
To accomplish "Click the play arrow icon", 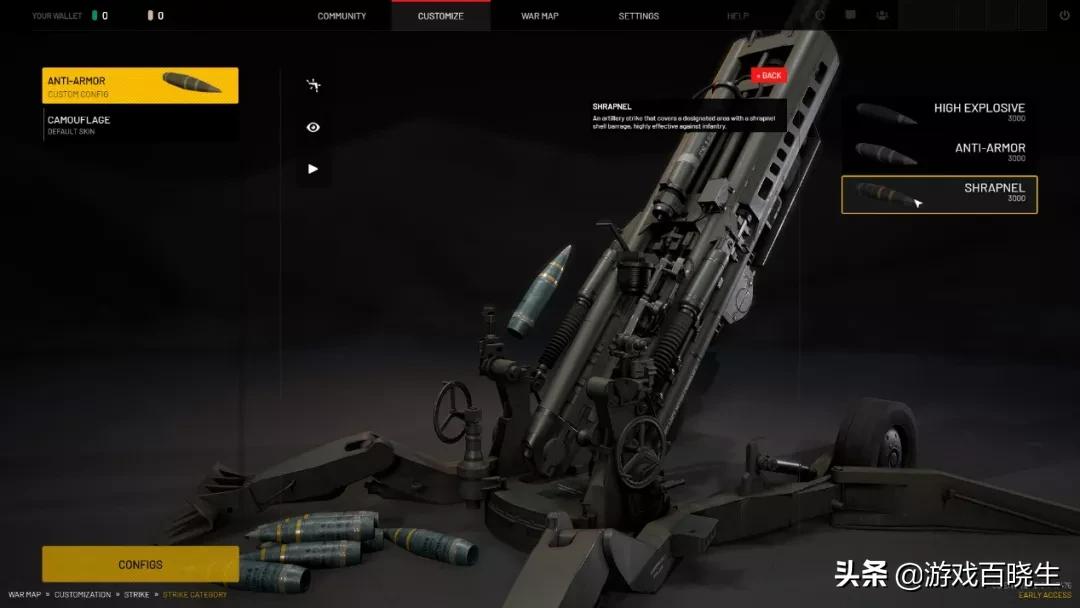I will [313, 169].
